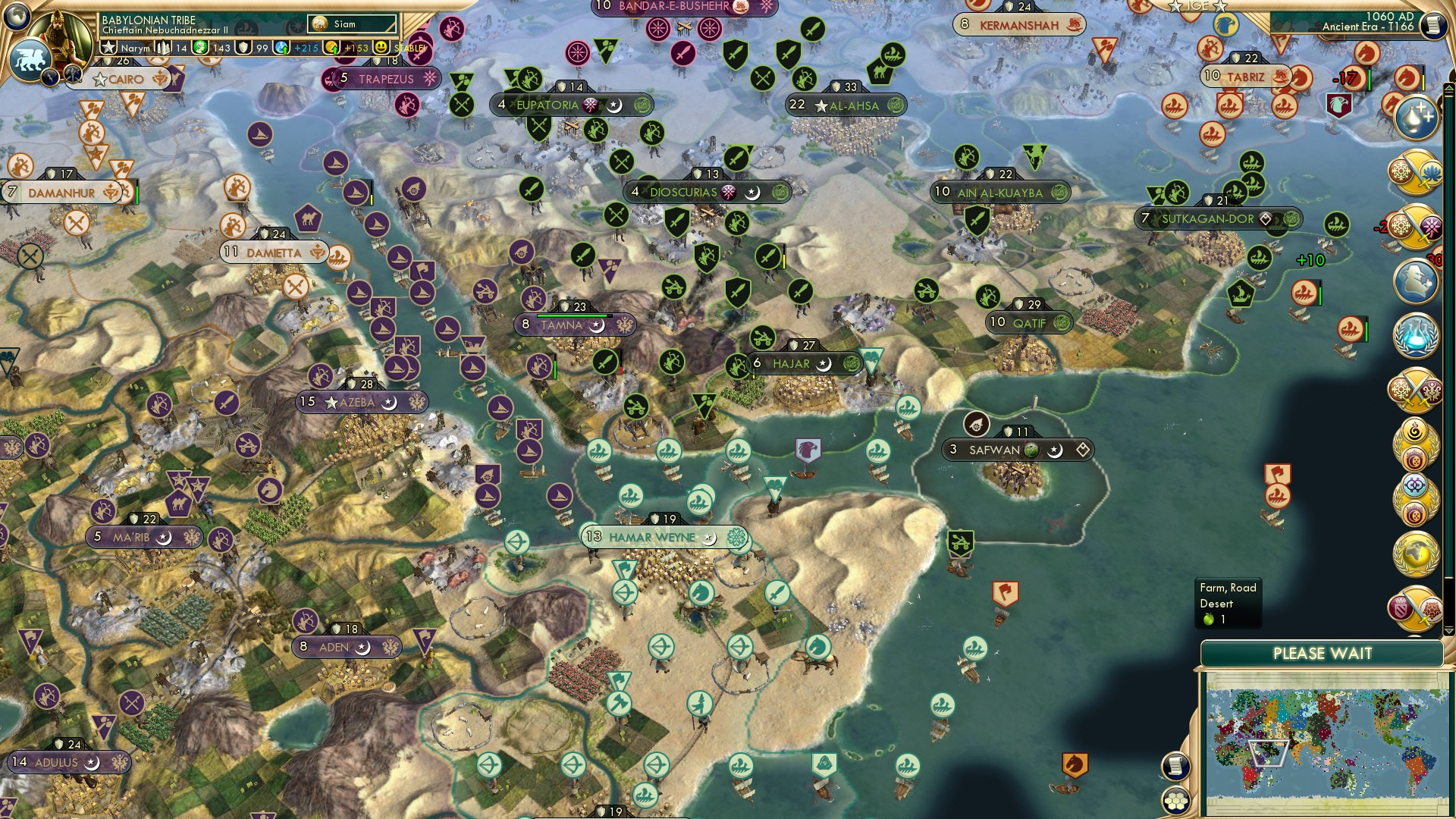Click the down arrow below notification list
The height and width of the screenshot is (819, 1456).
[1448, 631]
